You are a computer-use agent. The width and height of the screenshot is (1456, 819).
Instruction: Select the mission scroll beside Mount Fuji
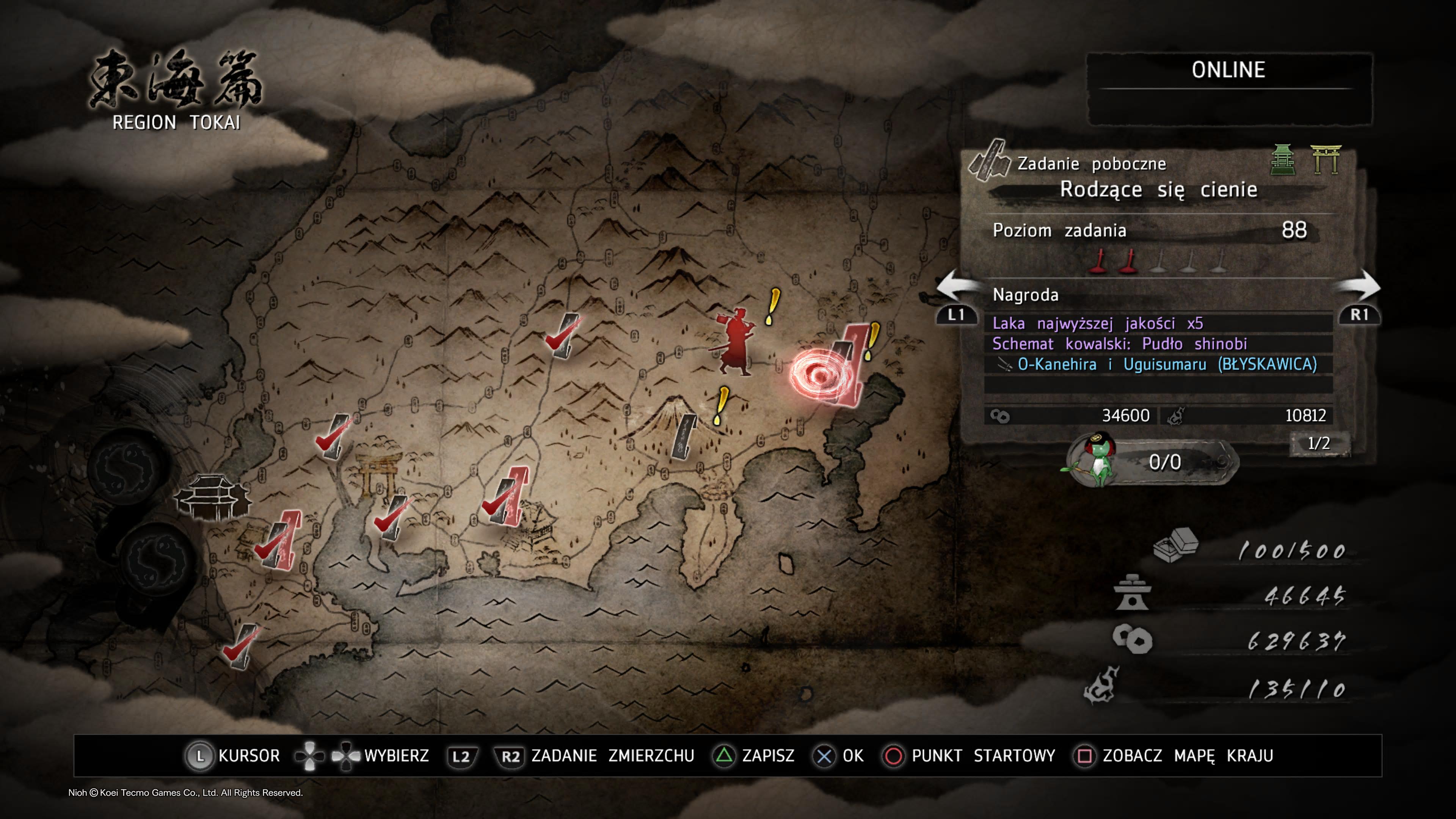[684, 436]
